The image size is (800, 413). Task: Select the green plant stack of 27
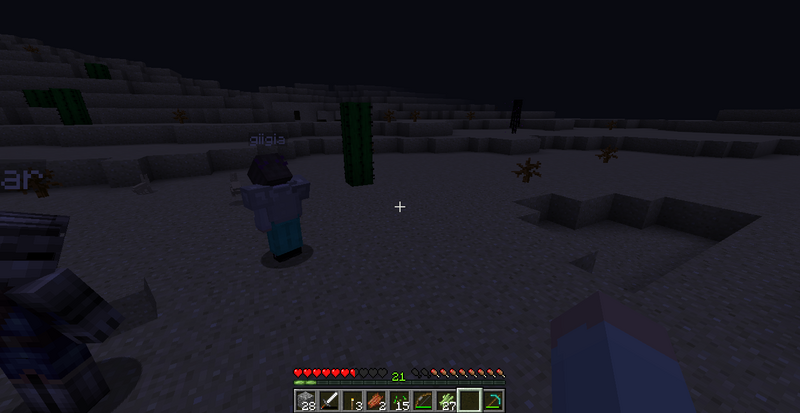tap(447, 401)
